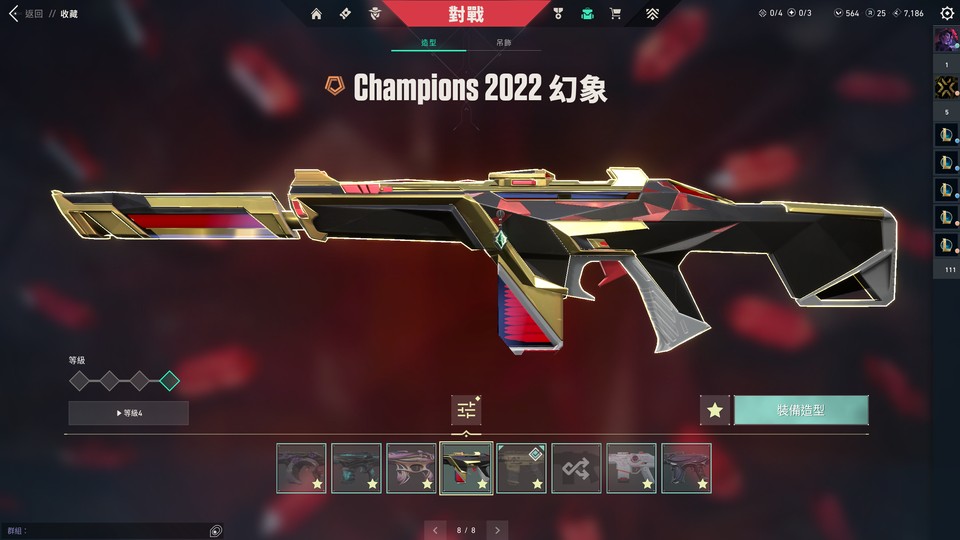Open the agents icon in top bar
Screen dimensions: 960x540
tap(375, 14)
